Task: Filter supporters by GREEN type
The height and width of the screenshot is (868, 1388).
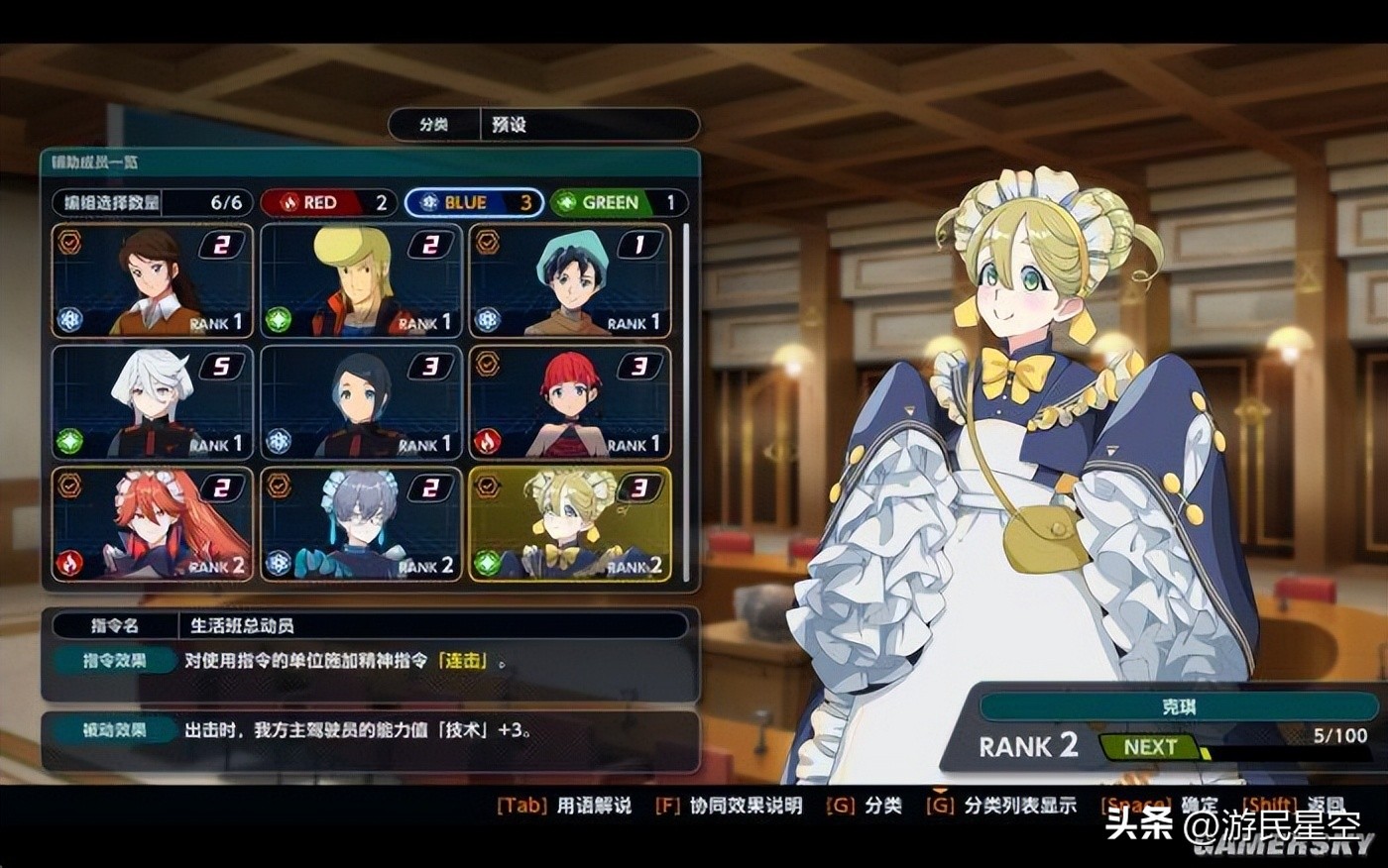Action: [619, 202]
